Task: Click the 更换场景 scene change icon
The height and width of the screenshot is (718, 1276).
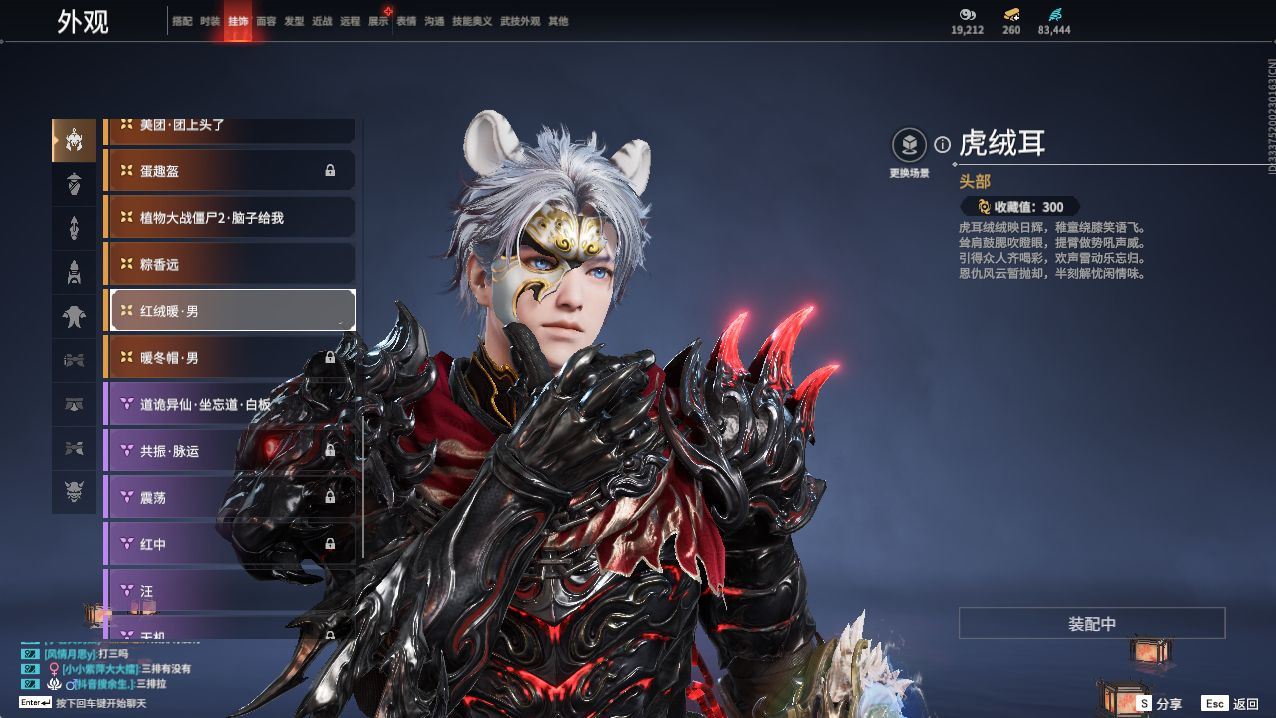Action: click(x=908, y=146)
